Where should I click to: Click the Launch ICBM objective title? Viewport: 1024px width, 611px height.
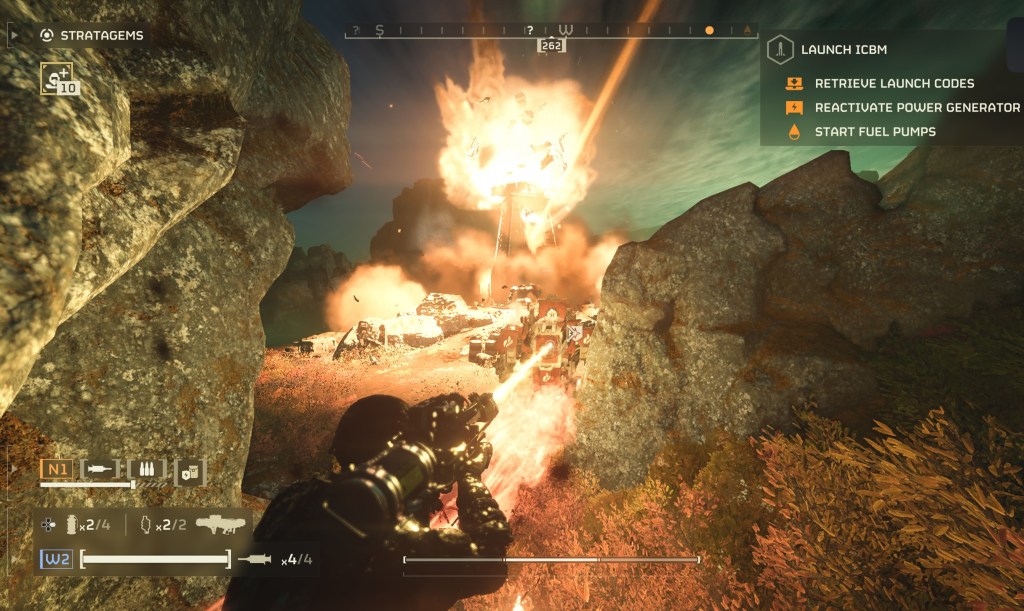843,49
